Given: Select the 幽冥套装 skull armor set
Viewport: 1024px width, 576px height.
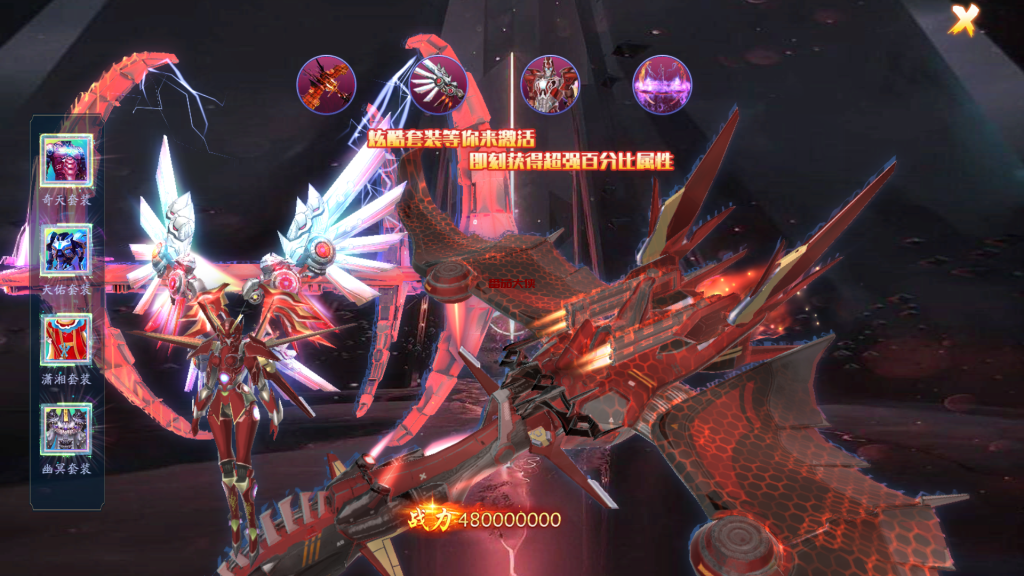Looking at the screenshot, I should [66, 430].
